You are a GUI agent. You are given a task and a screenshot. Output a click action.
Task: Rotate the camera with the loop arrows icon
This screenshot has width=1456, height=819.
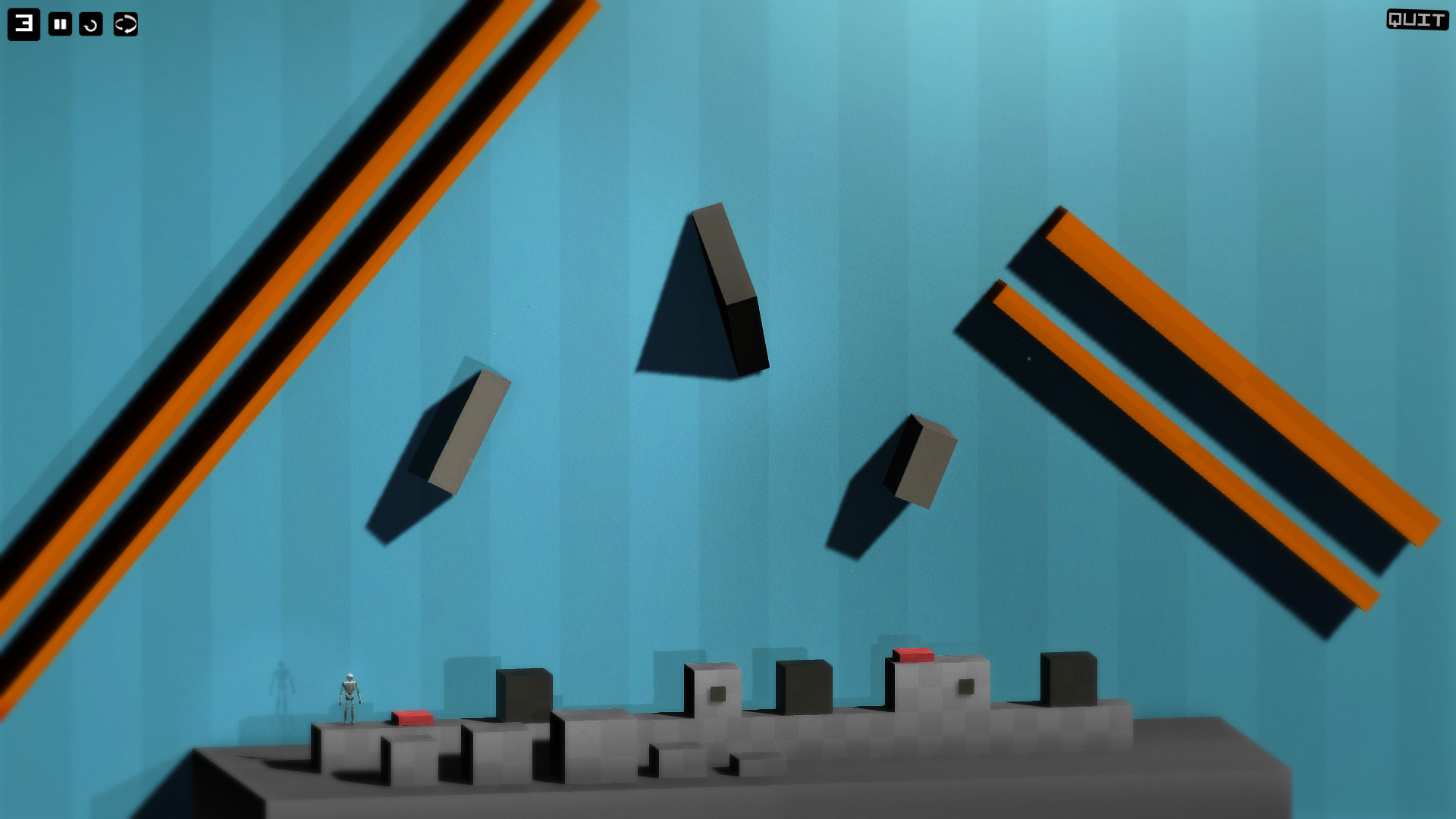124,22
